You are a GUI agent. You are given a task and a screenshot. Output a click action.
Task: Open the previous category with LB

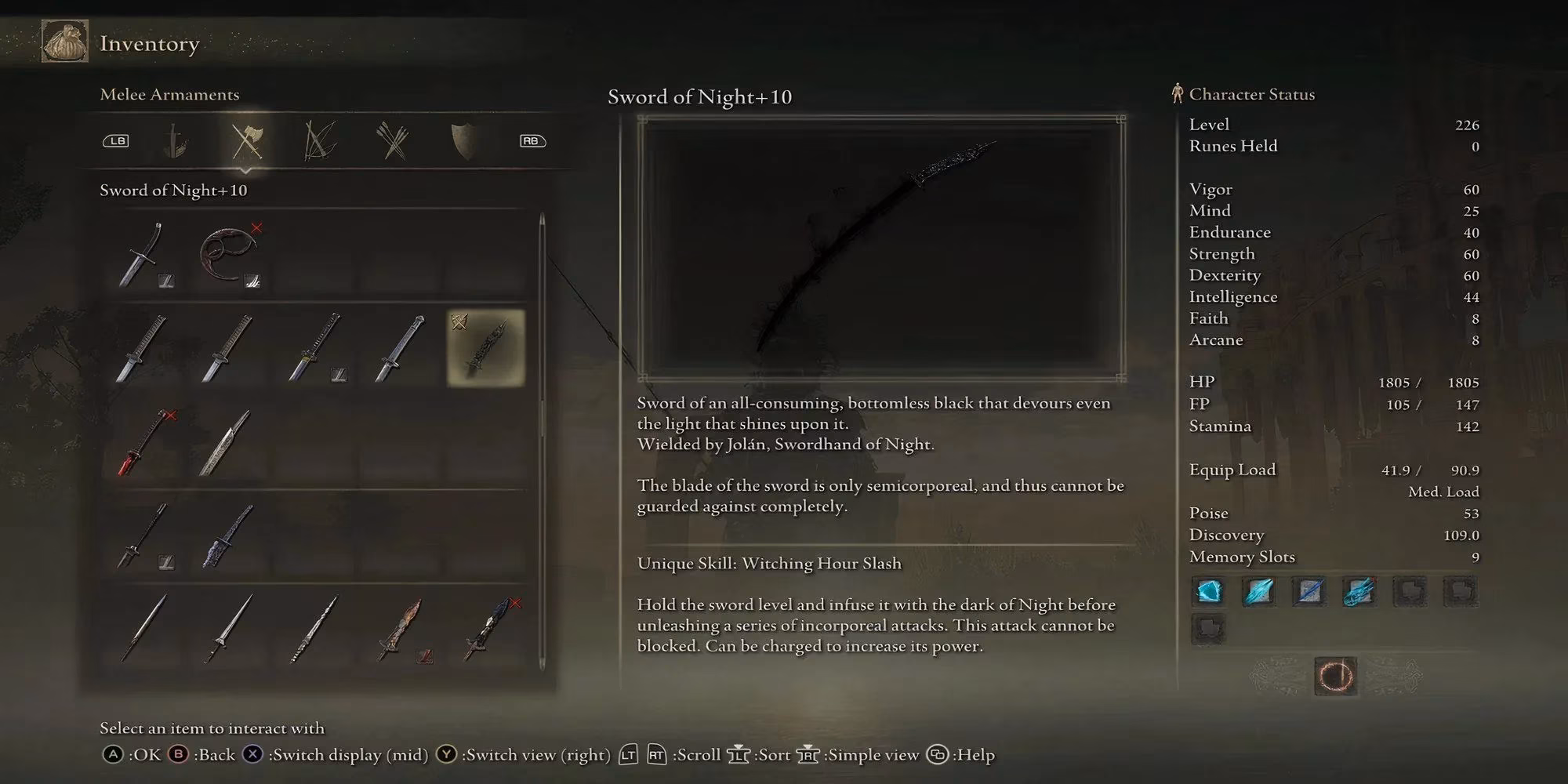pos(116,141)
